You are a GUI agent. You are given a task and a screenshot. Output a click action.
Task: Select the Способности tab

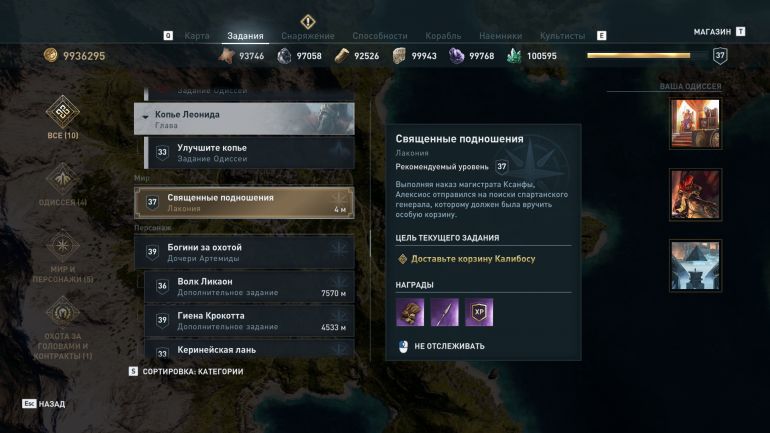click(x=379, y=36)
